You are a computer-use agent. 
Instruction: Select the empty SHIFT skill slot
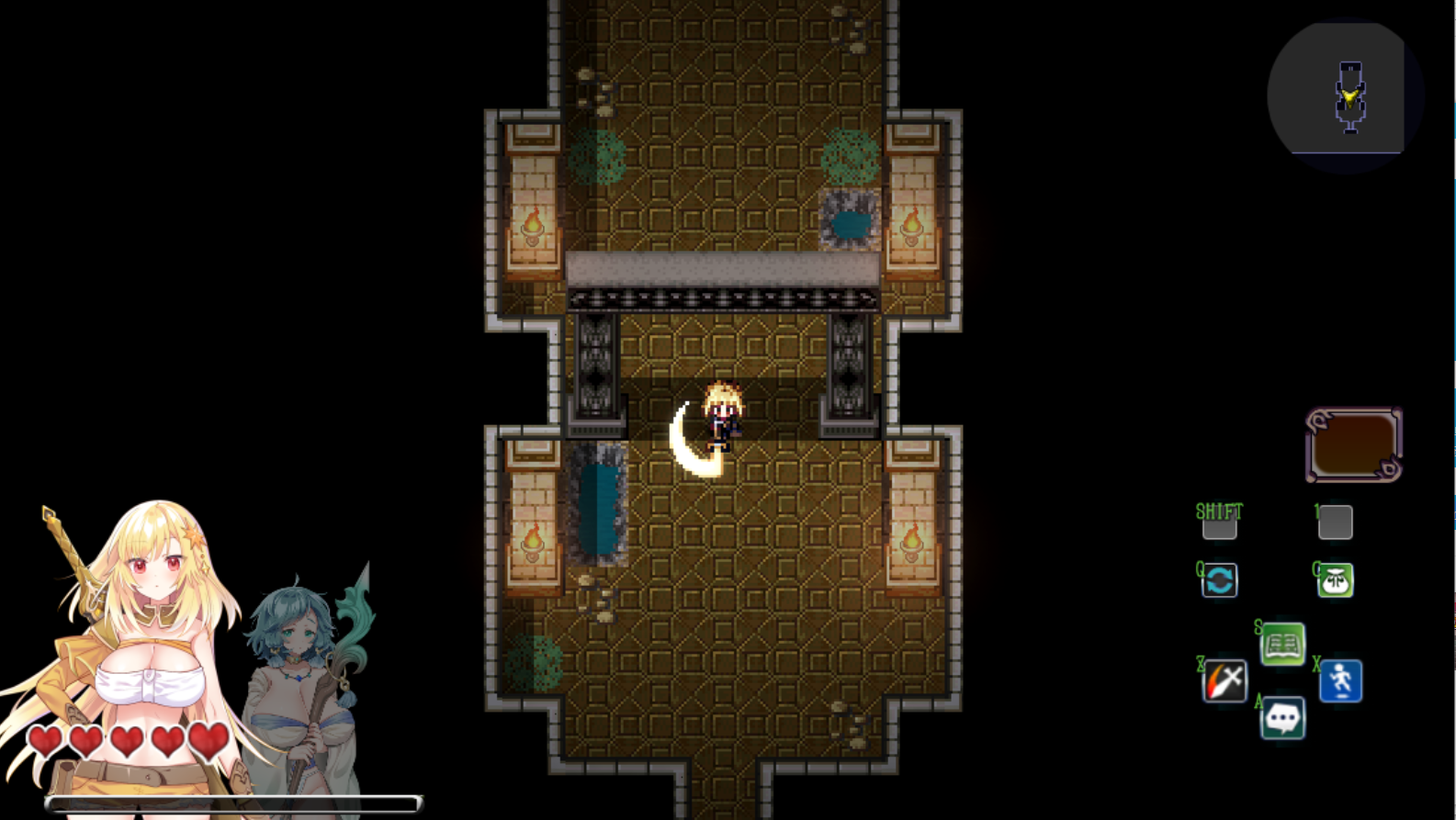click(1219, 525)
